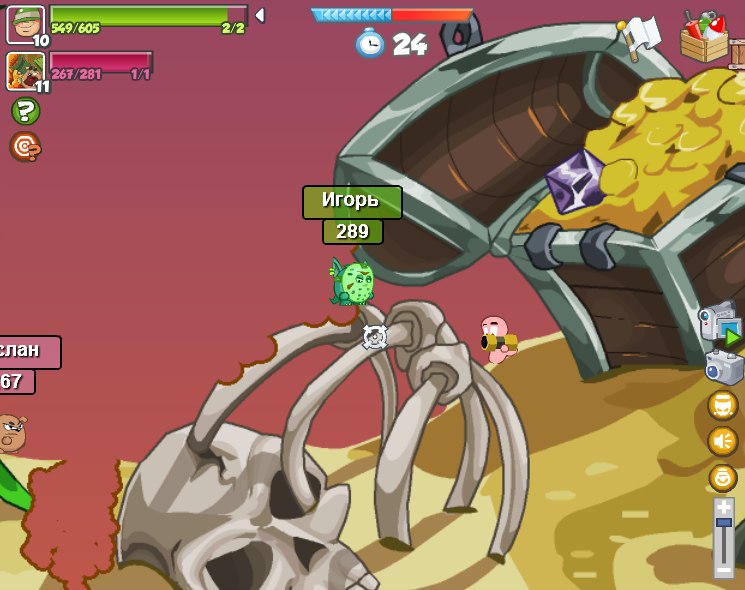Zoom out with the minus button

click(x=724, y=570)
